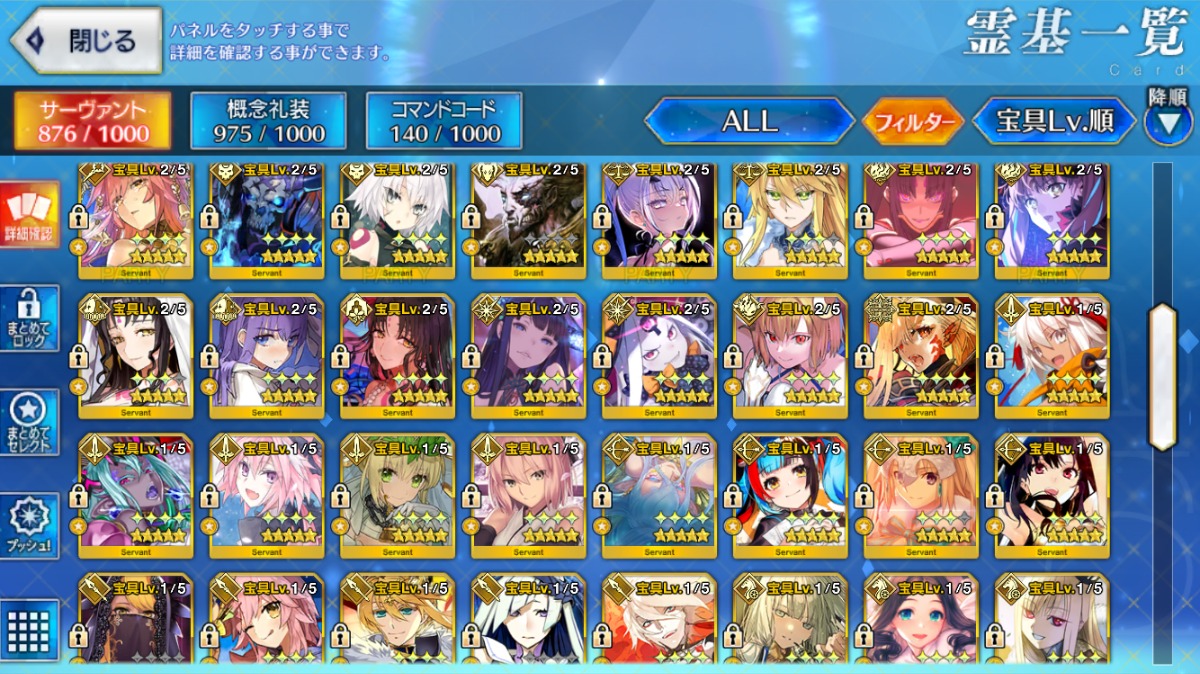Open the black-veiled servant with gold ornaments

(136, 622)
